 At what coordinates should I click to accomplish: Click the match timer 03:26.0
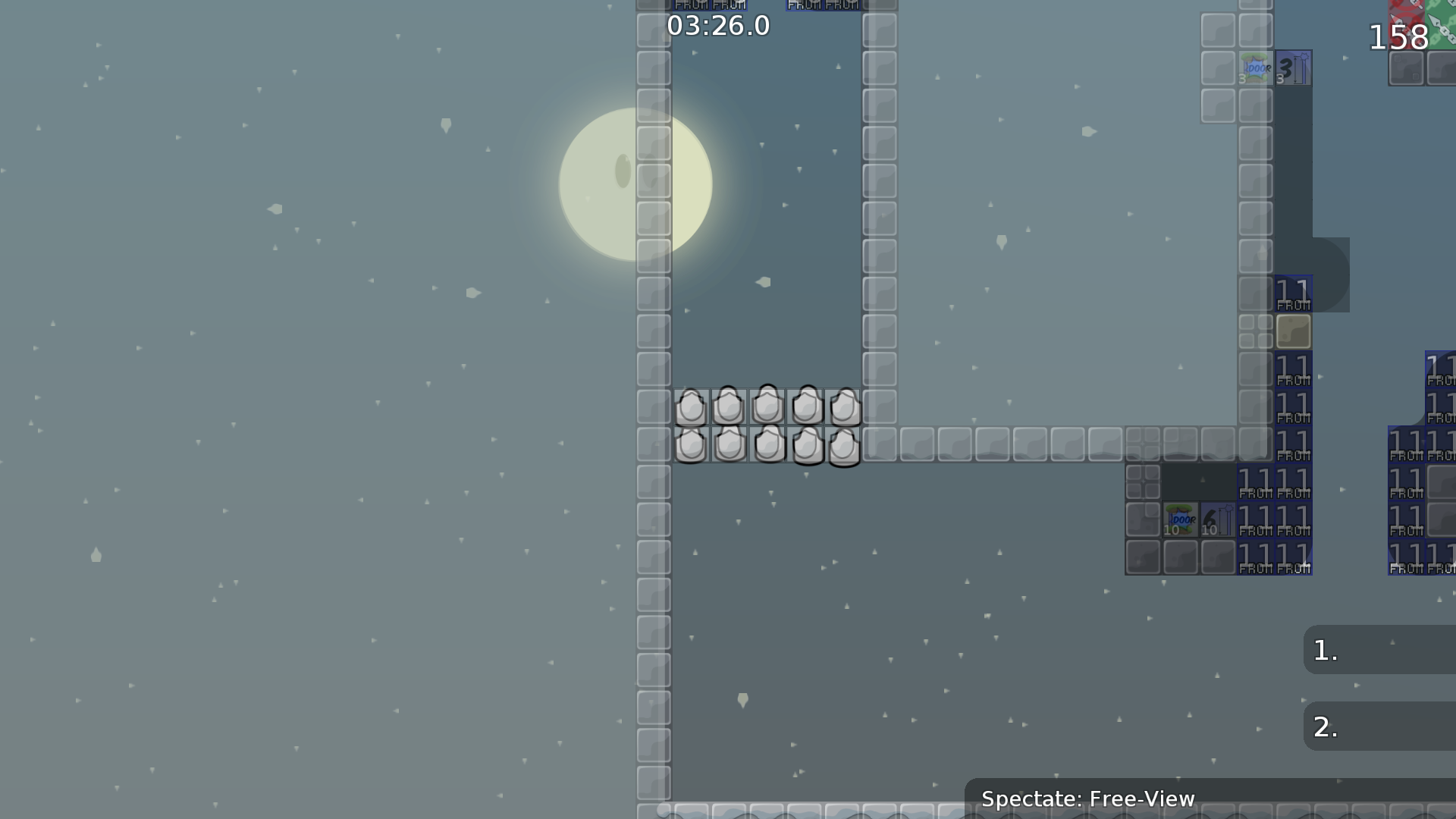(717, 25)
